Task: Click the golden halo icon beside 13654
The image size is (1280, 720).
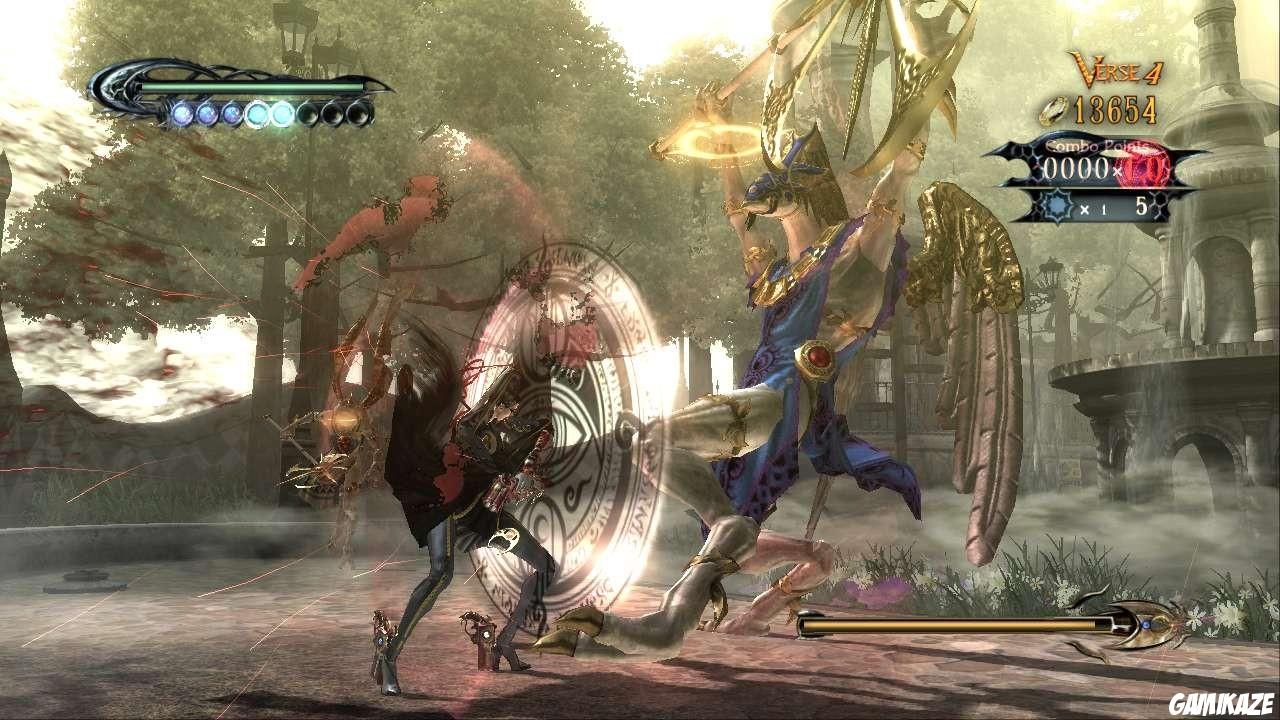Action: (1053, 111)
